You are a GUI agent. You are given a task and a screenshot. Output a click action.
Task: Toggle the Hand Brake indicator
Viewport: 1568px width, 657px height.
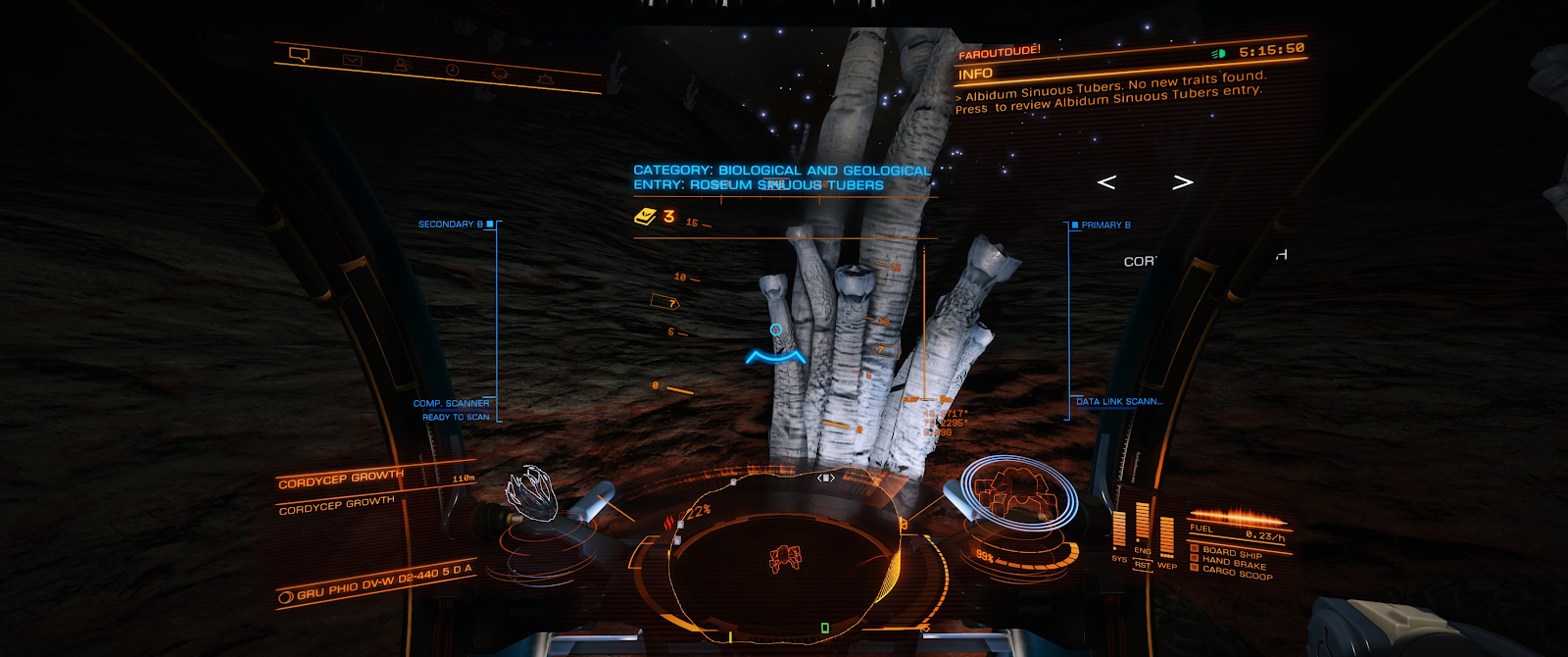coord(1233,563)
